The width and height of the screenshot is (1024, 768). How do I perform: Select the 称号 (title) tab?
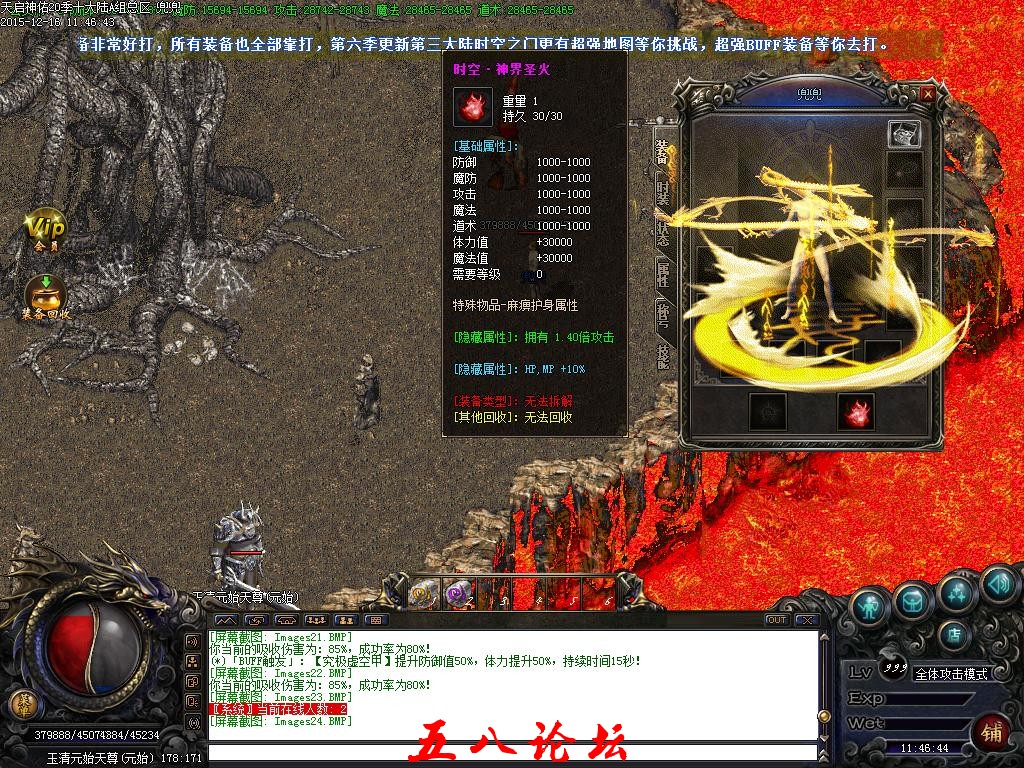point(662,311)
